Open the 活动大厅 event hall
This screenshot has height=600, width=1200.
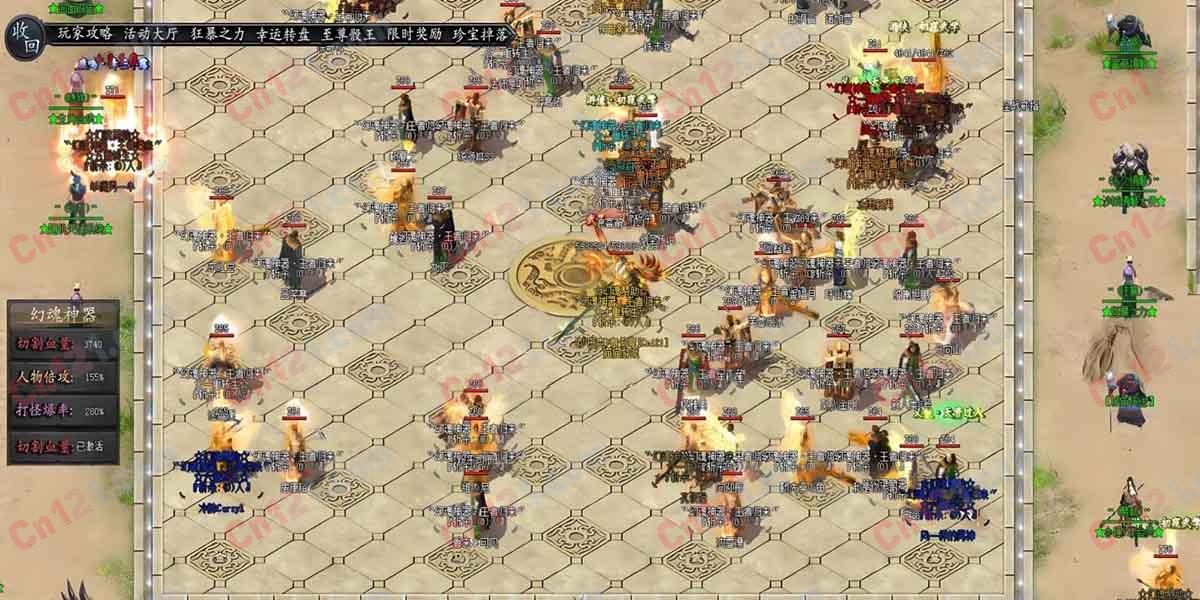tap(150, 33)
